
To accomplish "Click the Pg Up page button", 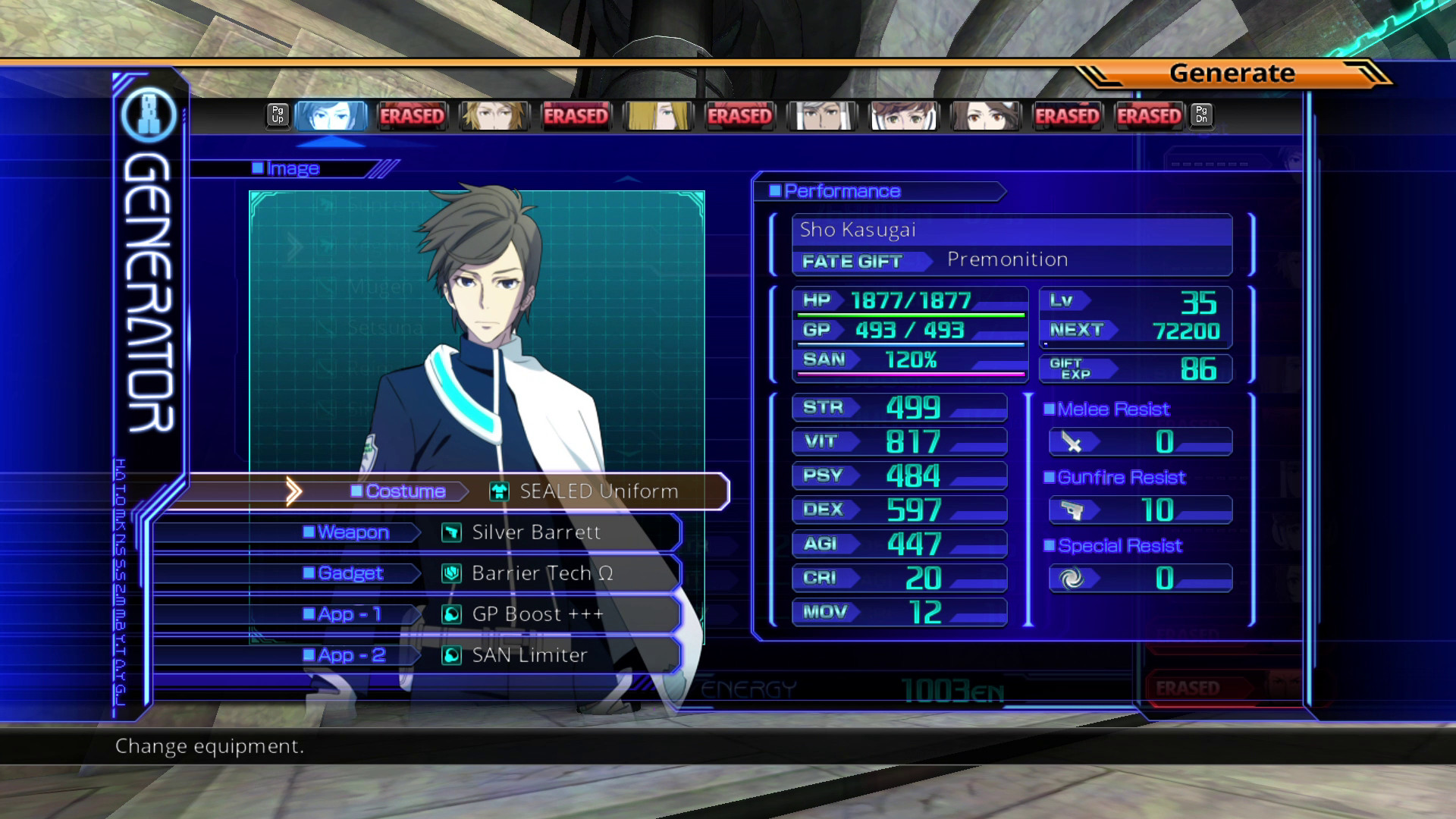I will pos(277,115).
